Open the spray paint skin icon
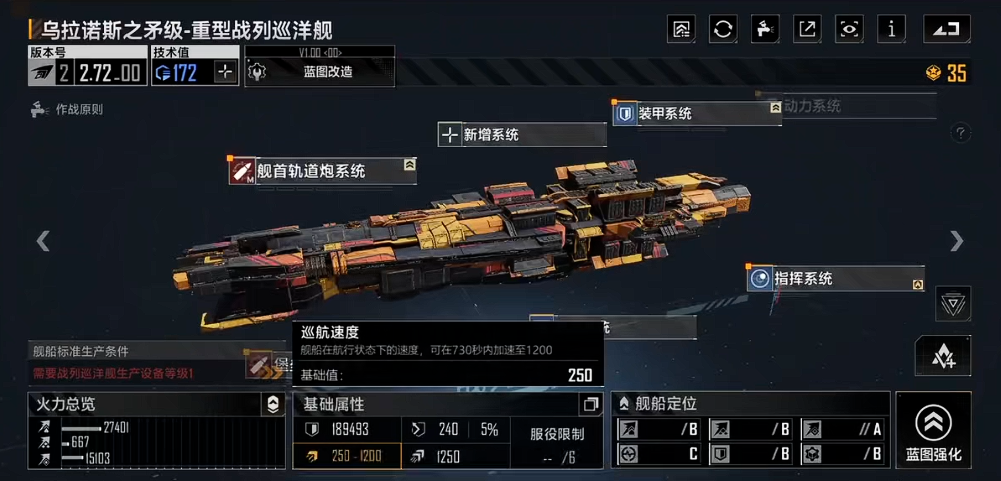Screen dimensions: 1001x481 point(765,29)
